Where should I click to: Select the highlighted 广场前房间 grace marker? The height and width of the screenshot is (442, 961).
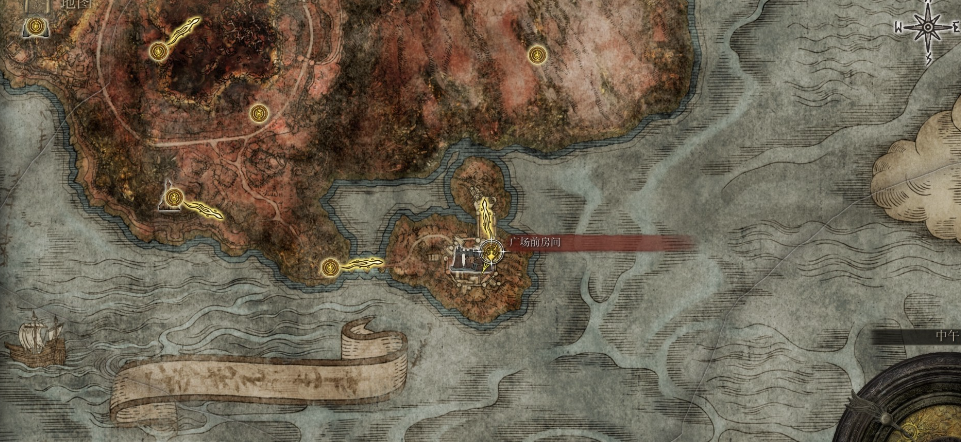click(491, 250)
